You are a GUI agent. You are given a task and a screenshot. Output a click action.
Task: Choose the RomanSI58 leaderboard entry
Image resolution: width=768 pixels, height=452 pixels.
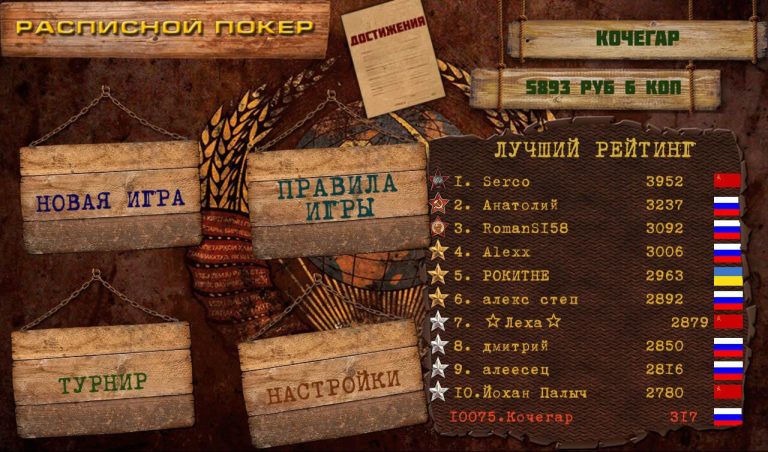coord(585,228)
